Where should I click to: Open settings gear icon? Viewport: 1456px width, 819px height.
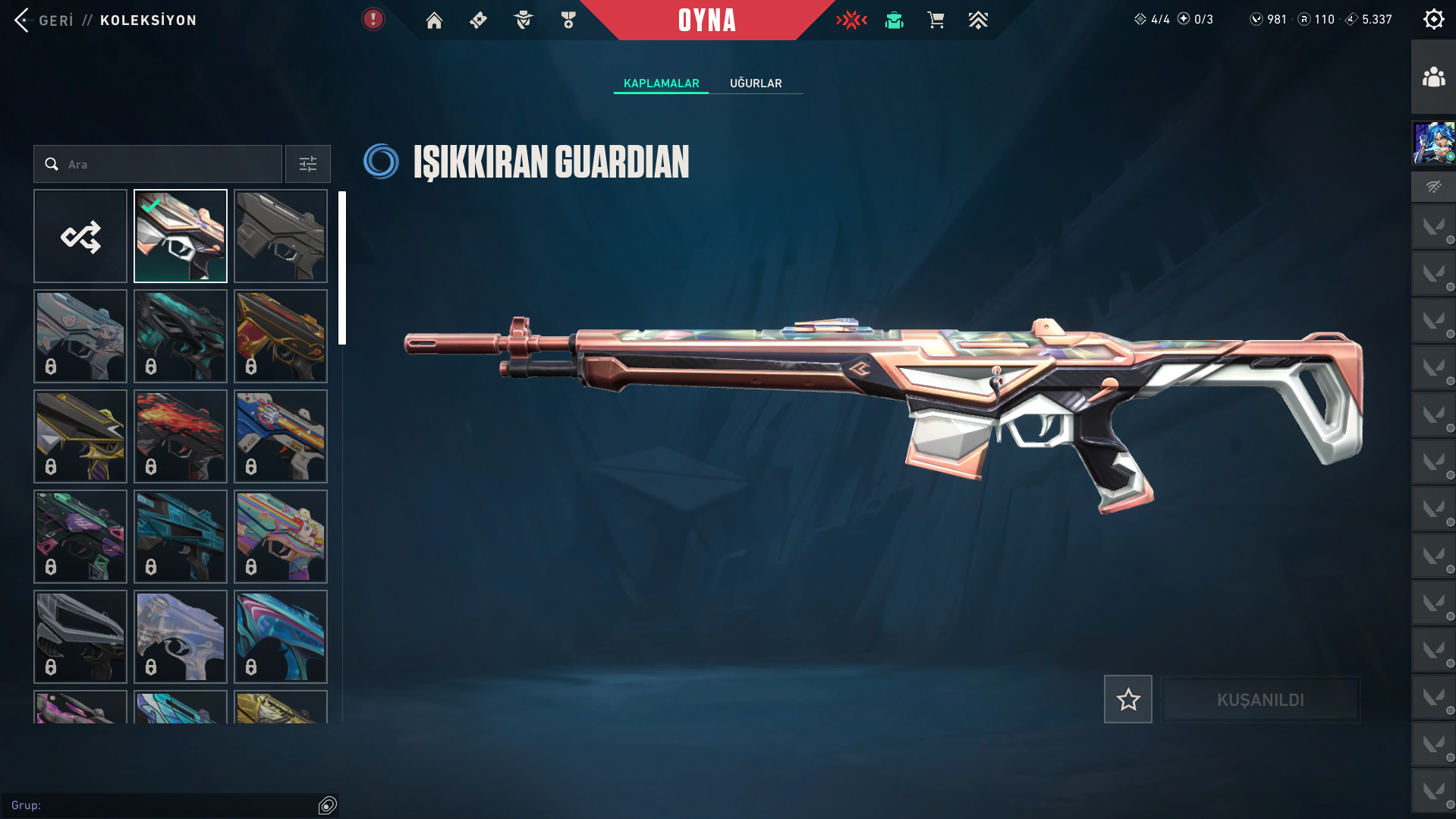coord(1433,20)
